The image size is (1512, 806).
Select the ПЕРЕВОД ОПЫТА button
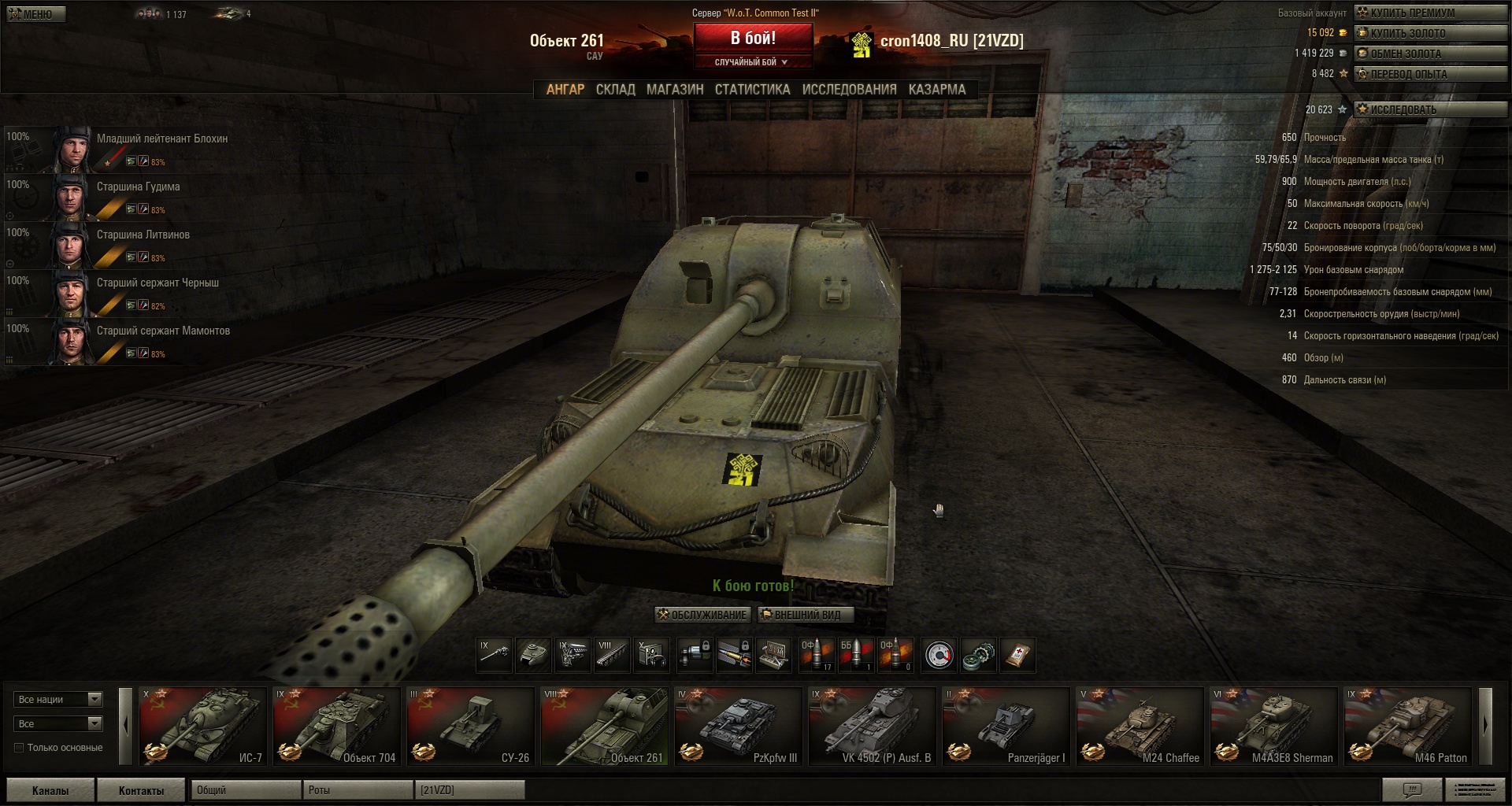point(1429,74)
